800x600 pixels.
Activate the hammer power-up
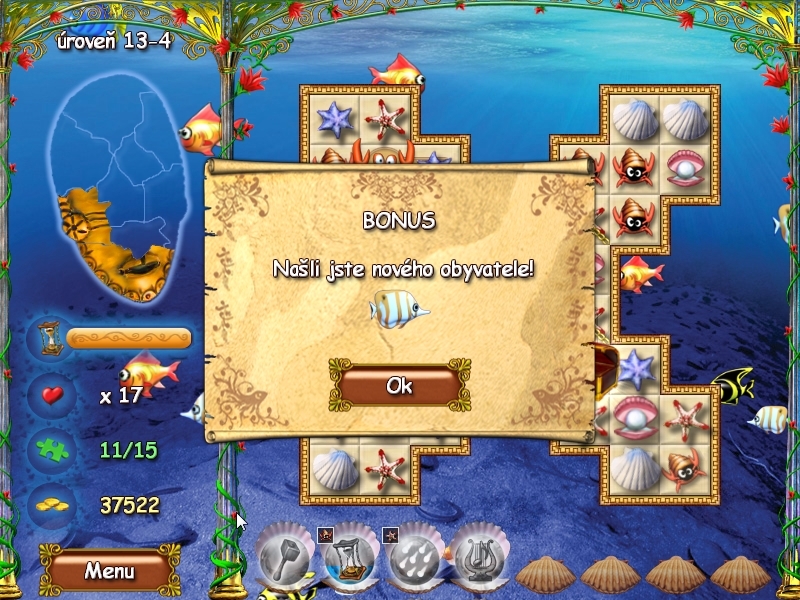coord(287,558)
